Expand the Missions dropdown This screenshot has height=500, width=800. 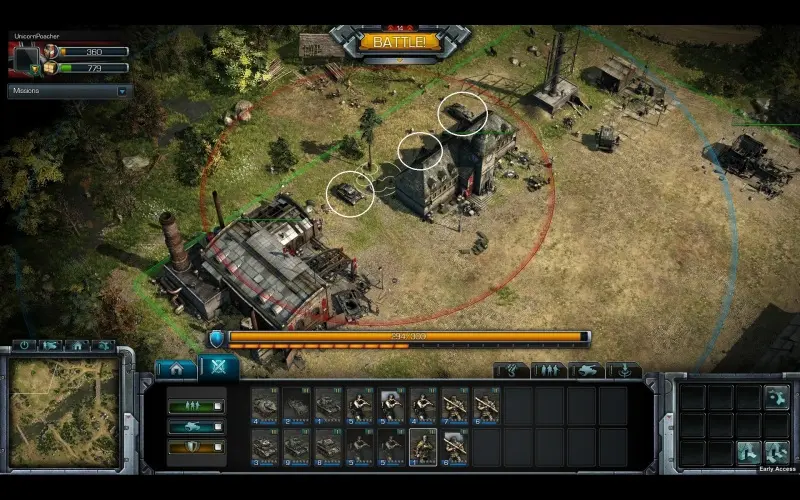point(123,91)
